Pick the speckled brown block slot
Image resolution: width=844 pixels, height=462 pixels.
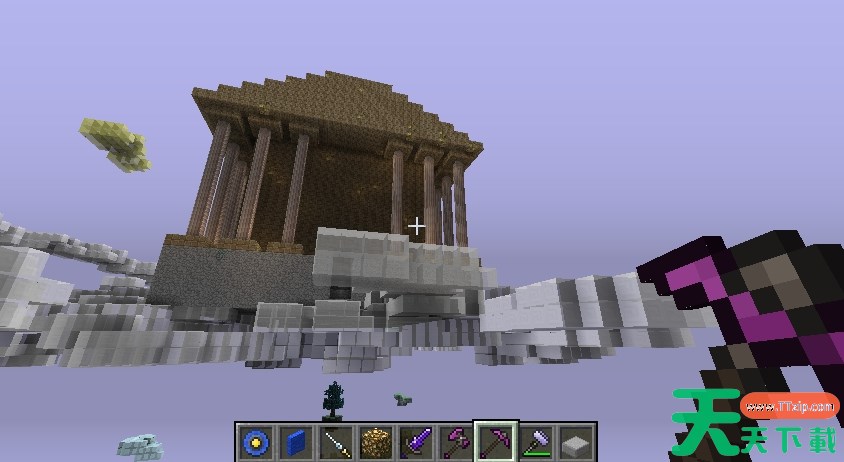376,442
